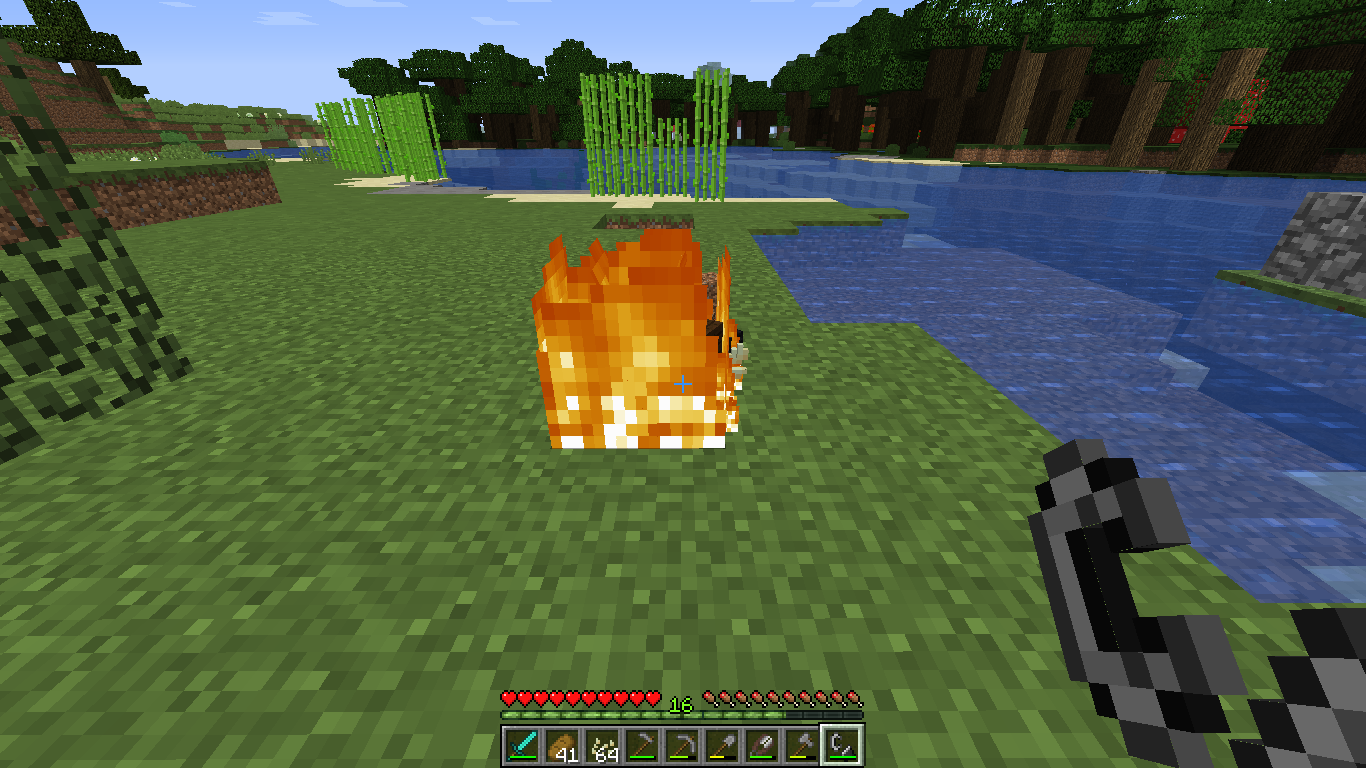This screenshot has width=1366, height=768.
Task: Click the highlighted flint and steel slot
Action: (x=841, y=746)
